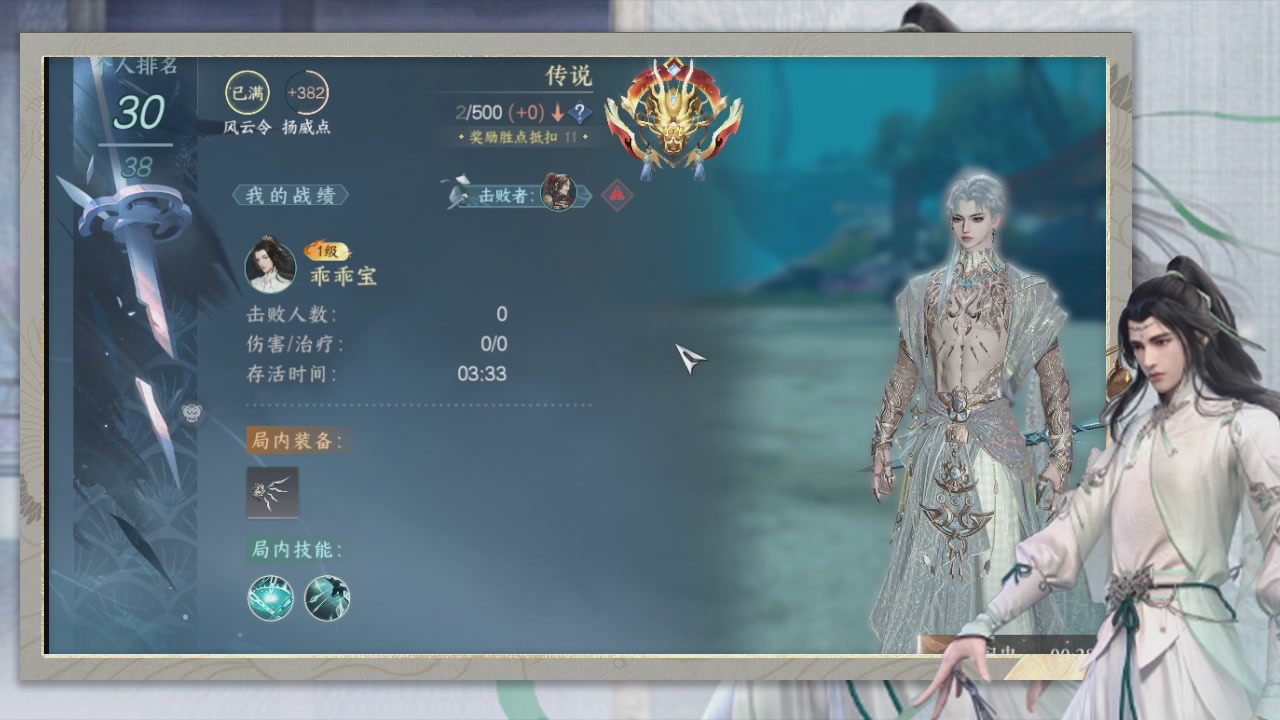Expand the 局内装备 section label
The height and width of the screenshot is (720, 1280).
[292, 441]
